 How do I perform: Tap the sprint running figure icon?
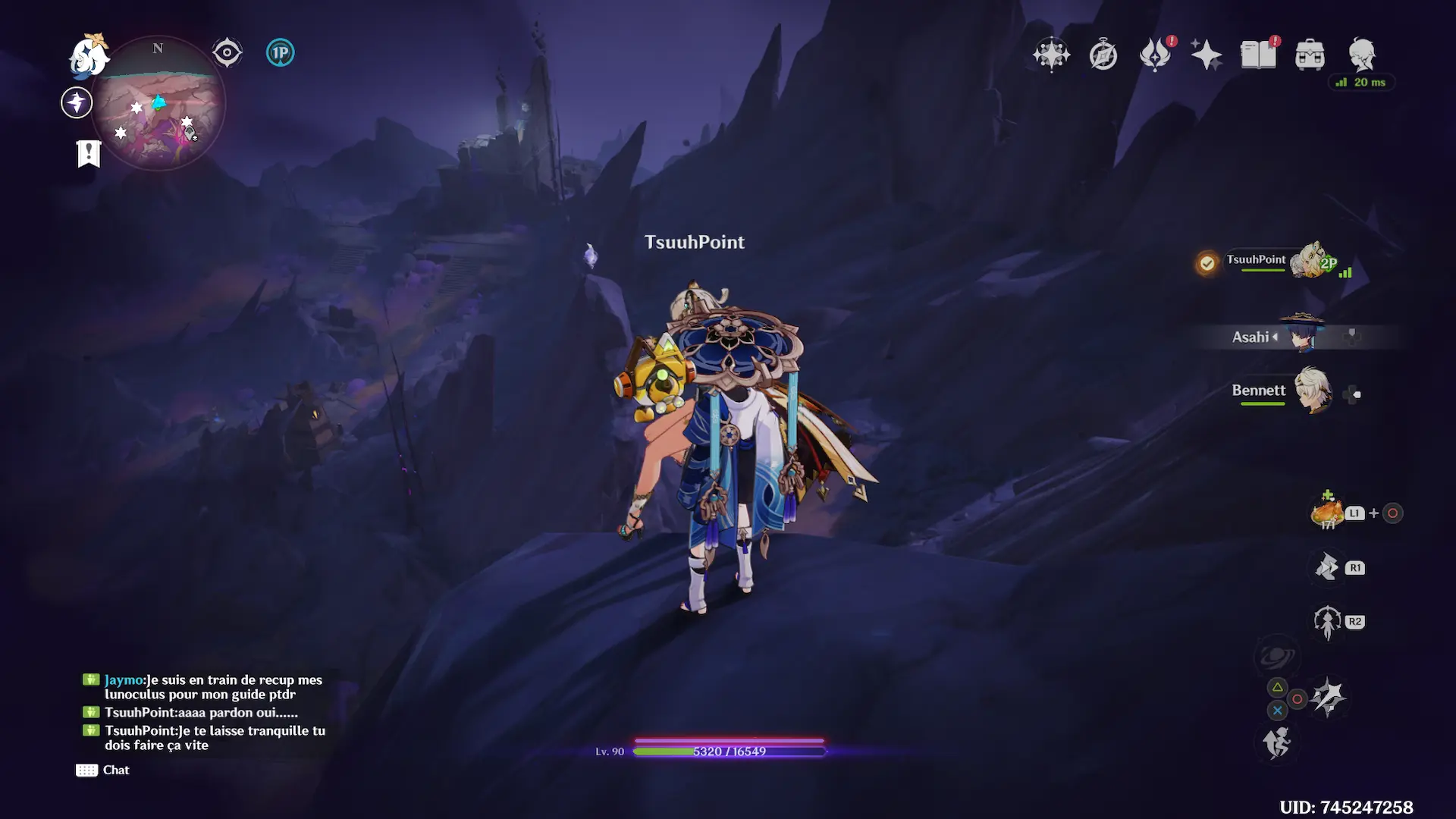point(1277,742)
